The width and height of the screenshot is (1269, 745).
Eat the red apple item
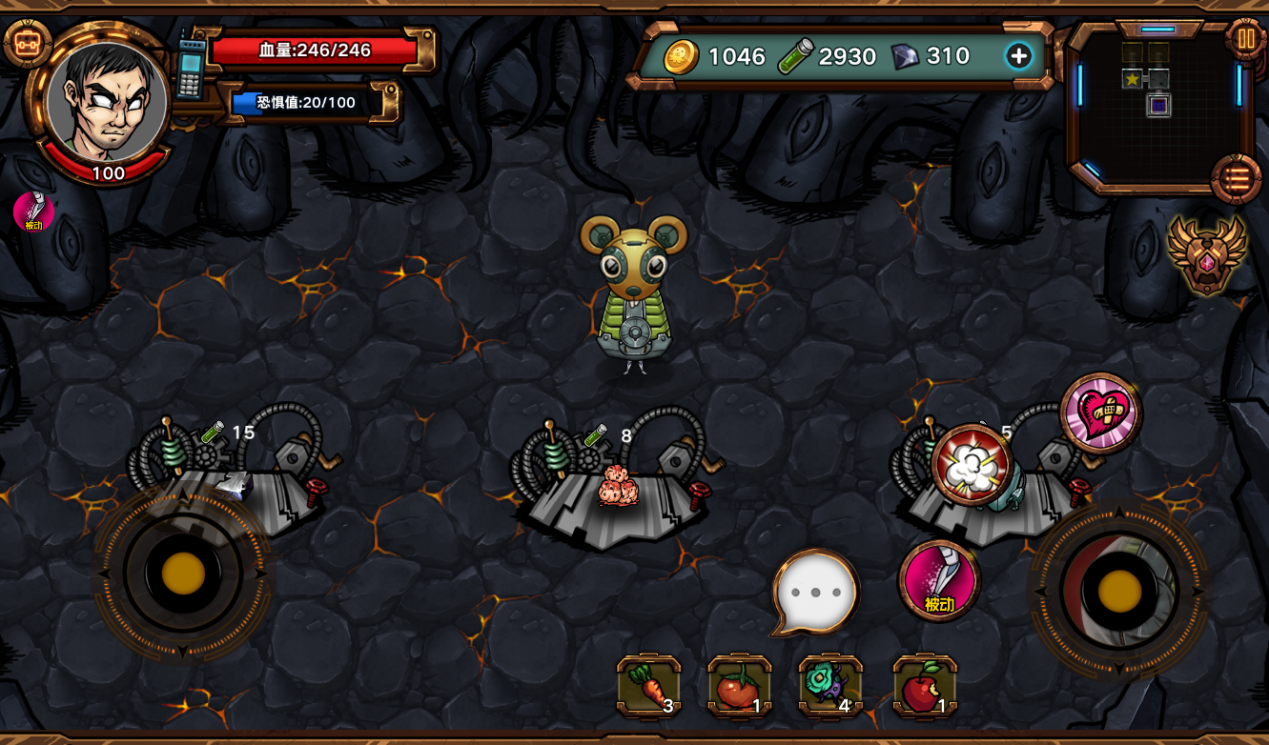point(924,687)
